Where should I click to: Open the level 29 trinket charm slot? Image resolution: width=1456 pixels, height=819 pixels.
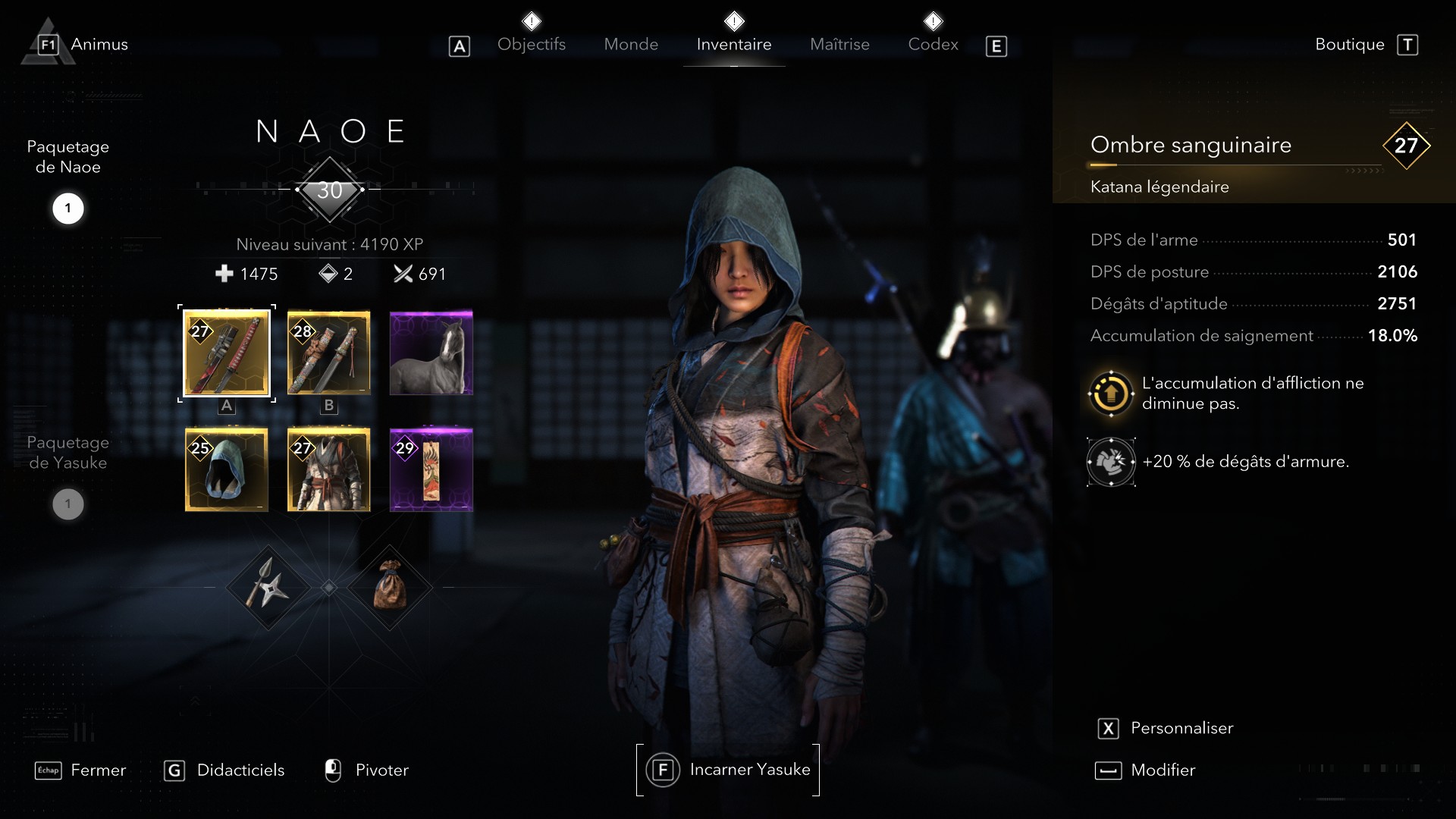[x=431, y=470]
